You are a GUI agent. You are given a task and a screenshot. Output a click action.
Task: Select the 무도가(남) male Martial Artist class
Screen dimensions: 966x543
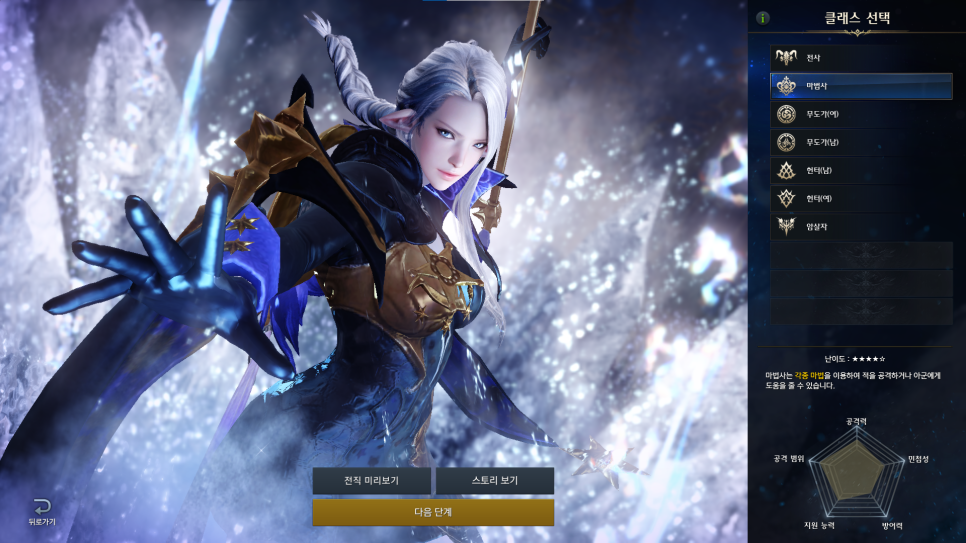pyautogui.click(x=860, y=142)
